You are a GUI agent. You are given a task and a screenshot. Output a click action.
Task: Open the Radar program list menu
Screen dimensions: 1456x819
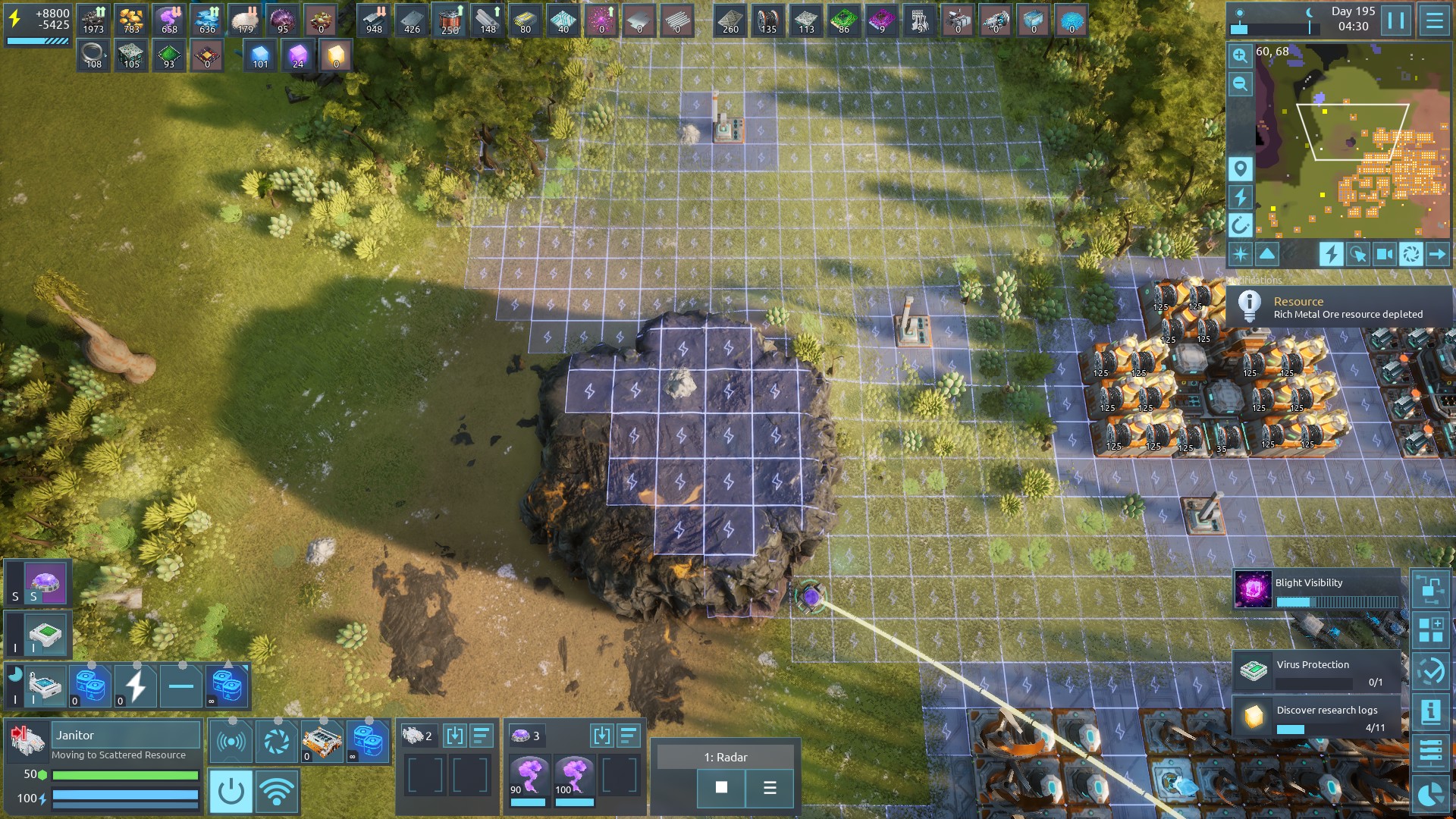pyautogui.click(x=770, y=788)
